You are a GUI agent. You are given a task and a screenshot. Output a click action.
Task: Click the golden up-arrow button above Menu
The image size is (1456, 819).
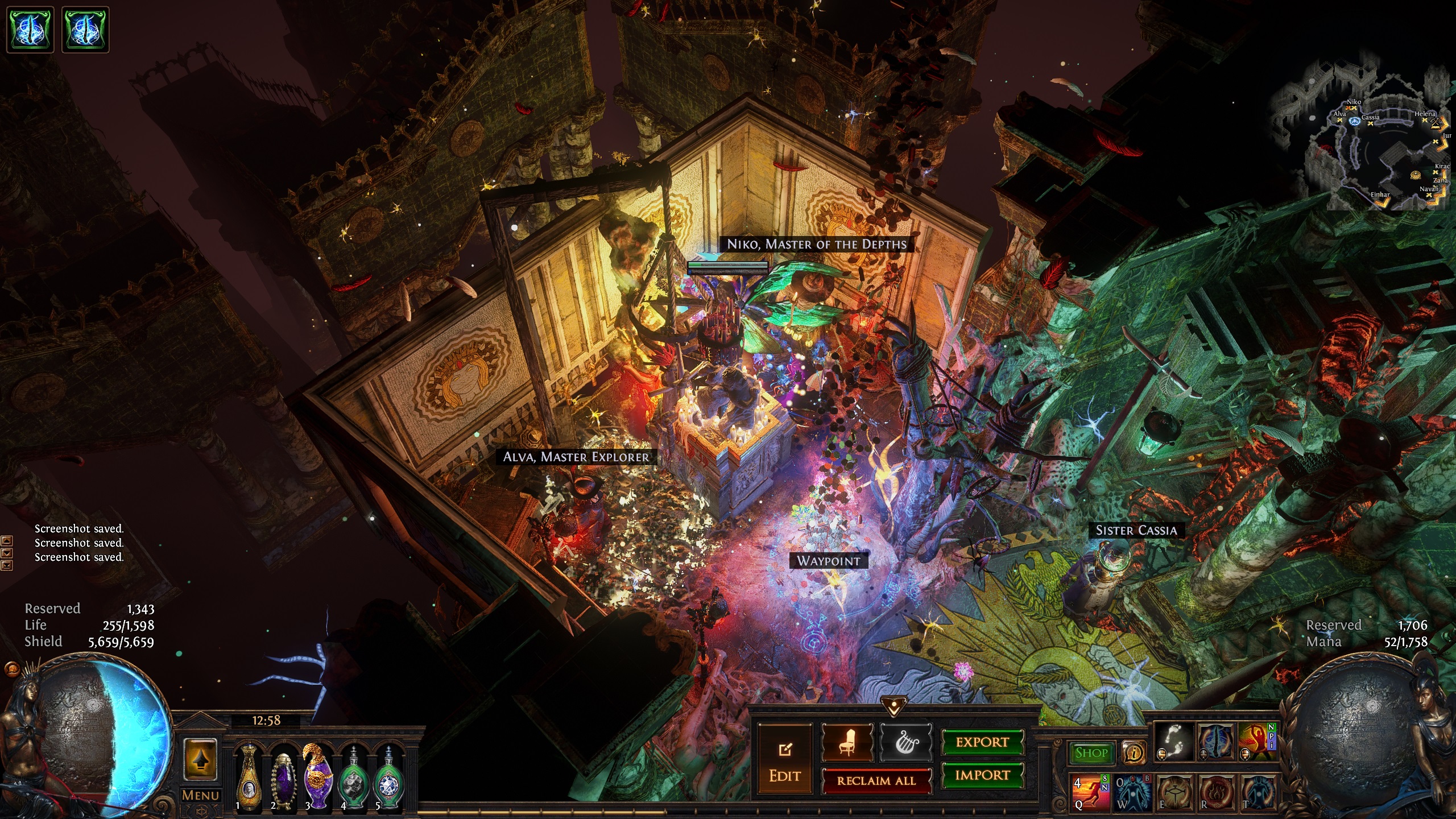pyautogui.click(x=200, y=760)
